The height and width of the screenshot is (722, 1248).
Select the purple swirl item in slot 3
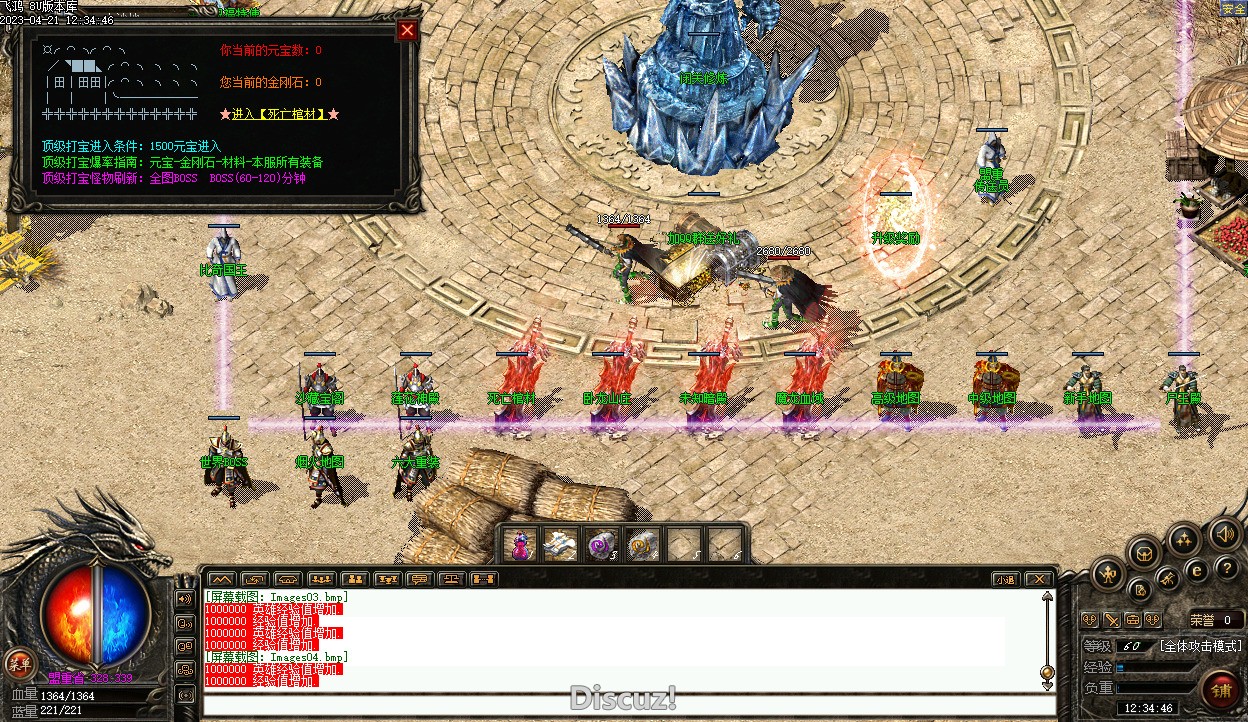pyautogui.click(x=602, y=545)
